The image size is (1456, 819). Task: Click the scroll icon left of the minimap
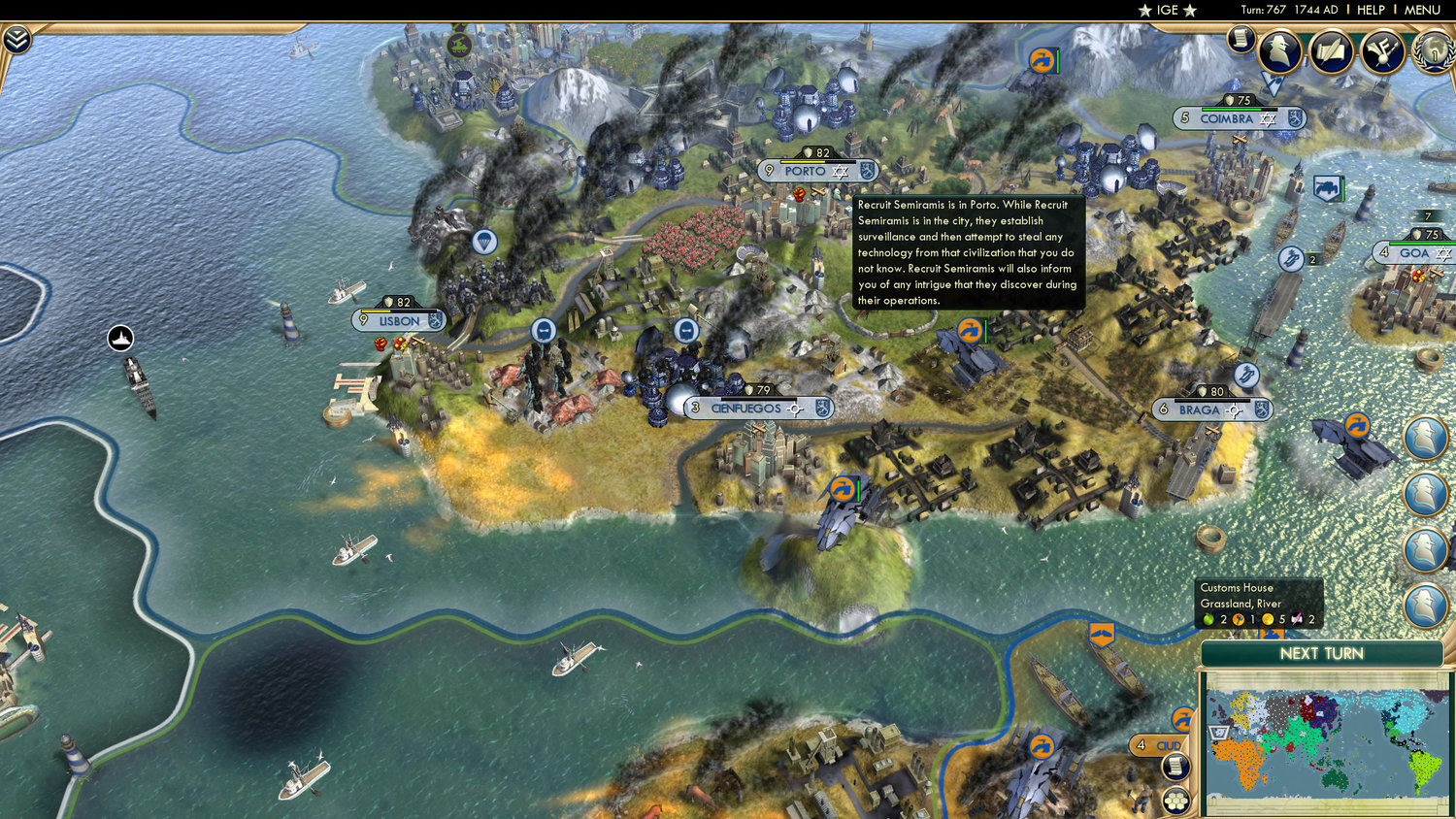[x=1176, y=766]
